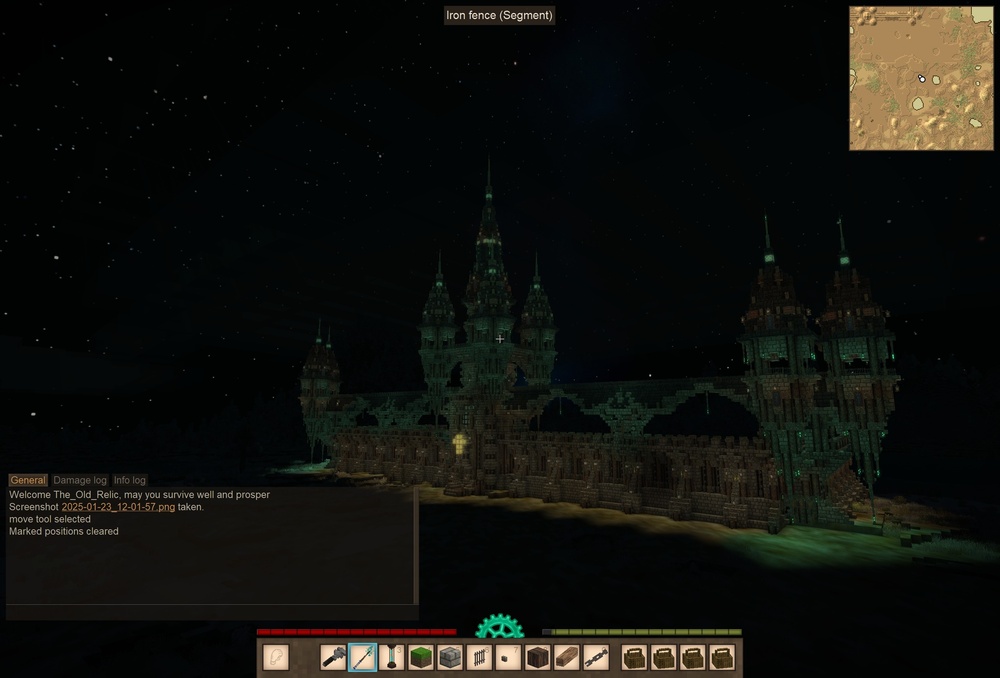Open the Info log chat tab
1000x678 pixels.
[x=130, y=480]
